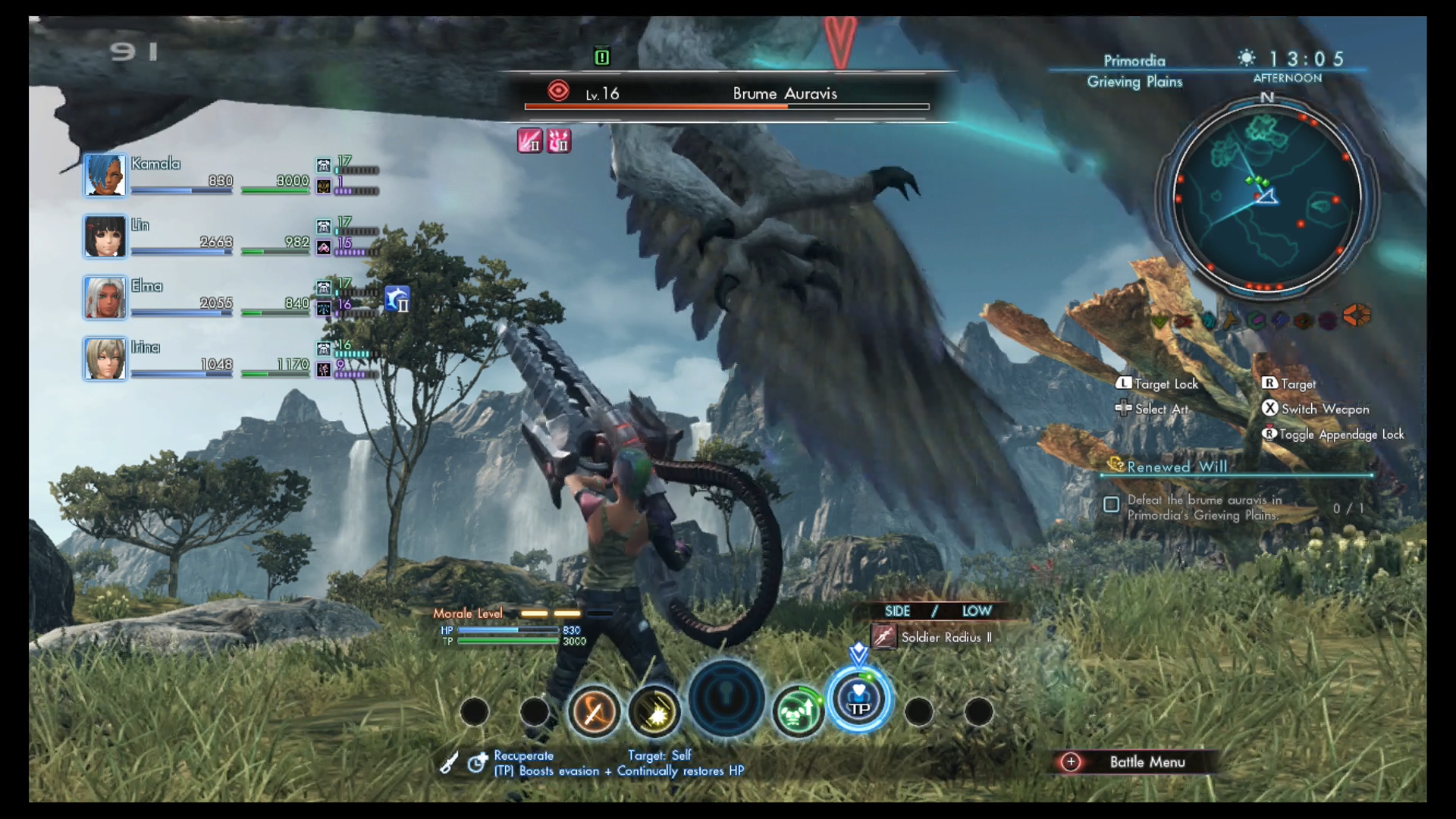Click the Brume Auravis target bar
Viewport: 1456px width, 819px height.
coord(726,95)
